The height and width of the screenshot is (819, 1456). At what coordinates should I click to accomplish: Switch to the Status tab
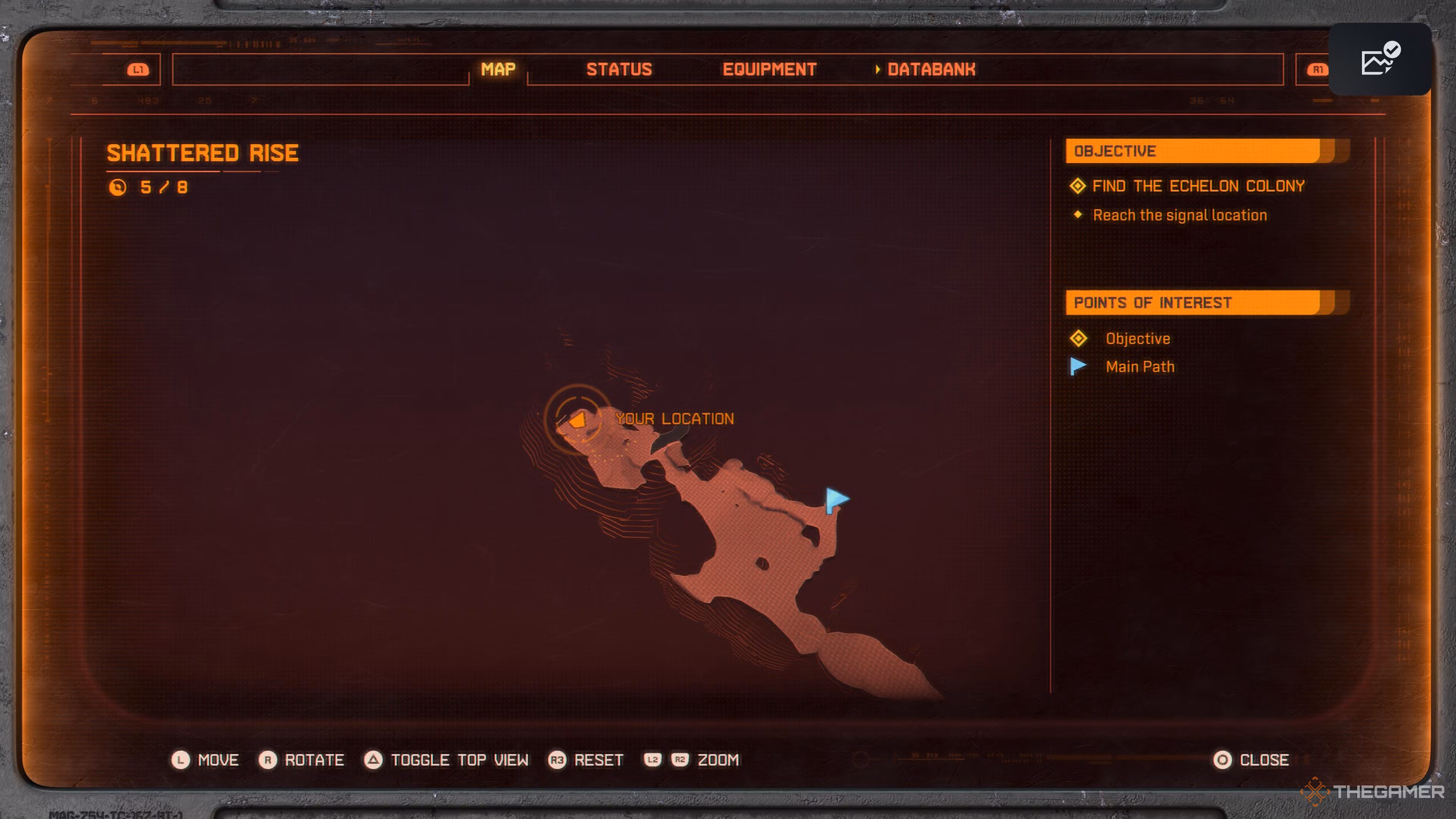(620, 69)
